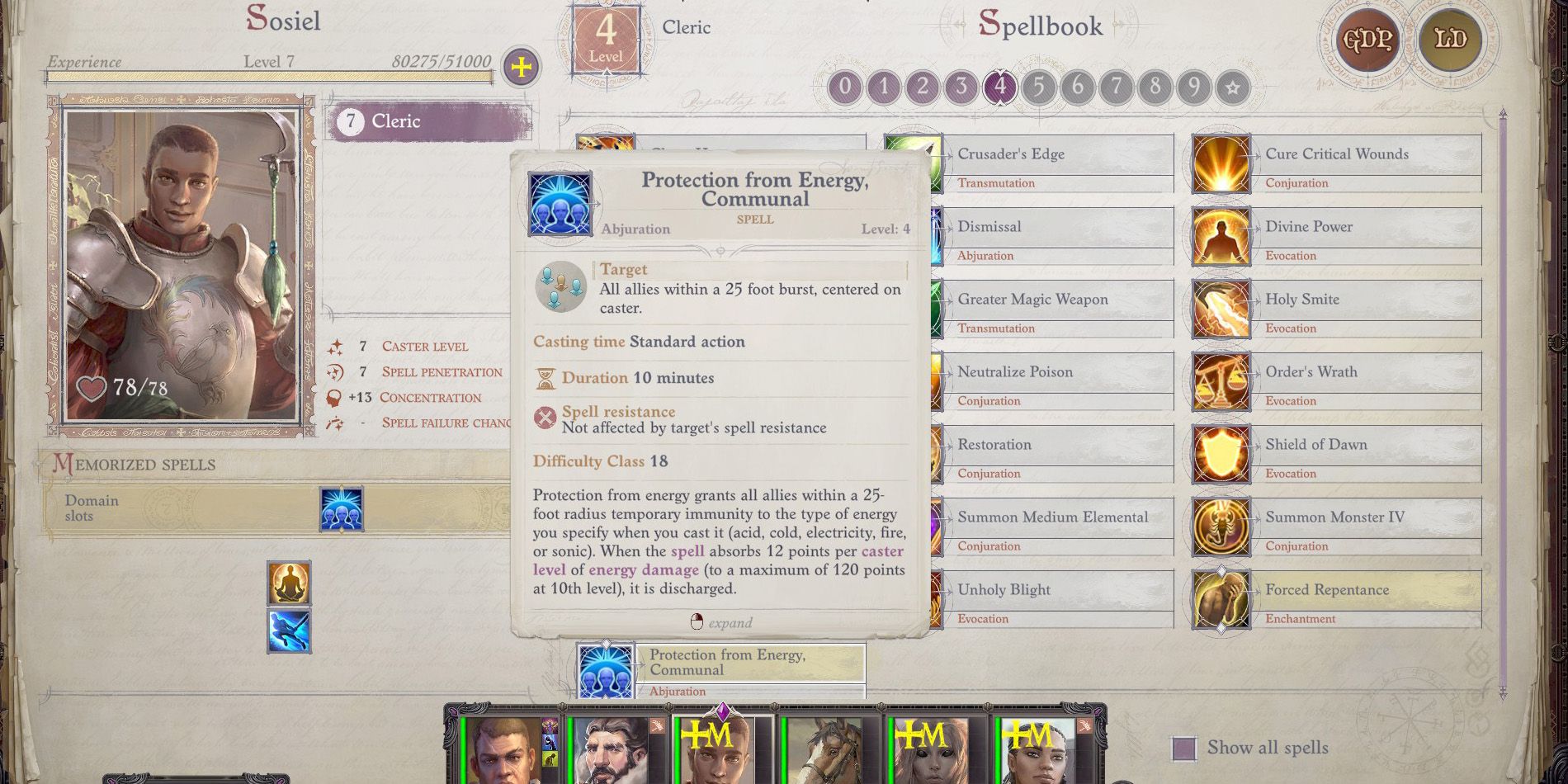Open the LD round button
The height and width of the screenshot is (784, 1568).
(x=1450, y=39)
